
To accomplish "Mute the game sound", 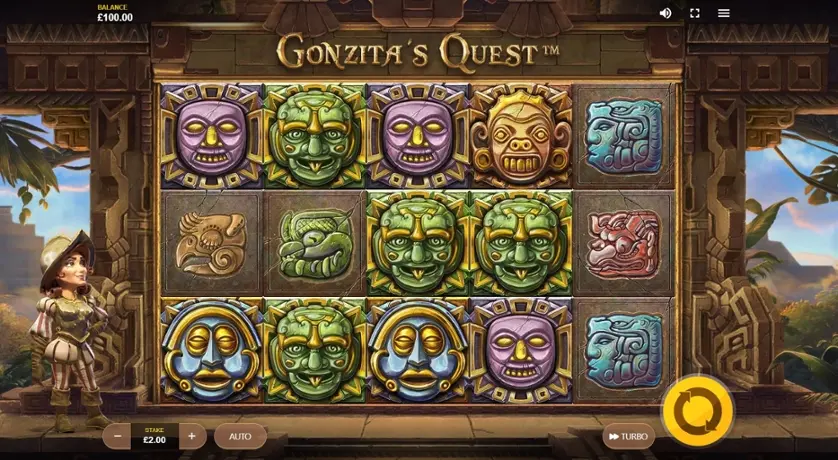I will 666,13.
